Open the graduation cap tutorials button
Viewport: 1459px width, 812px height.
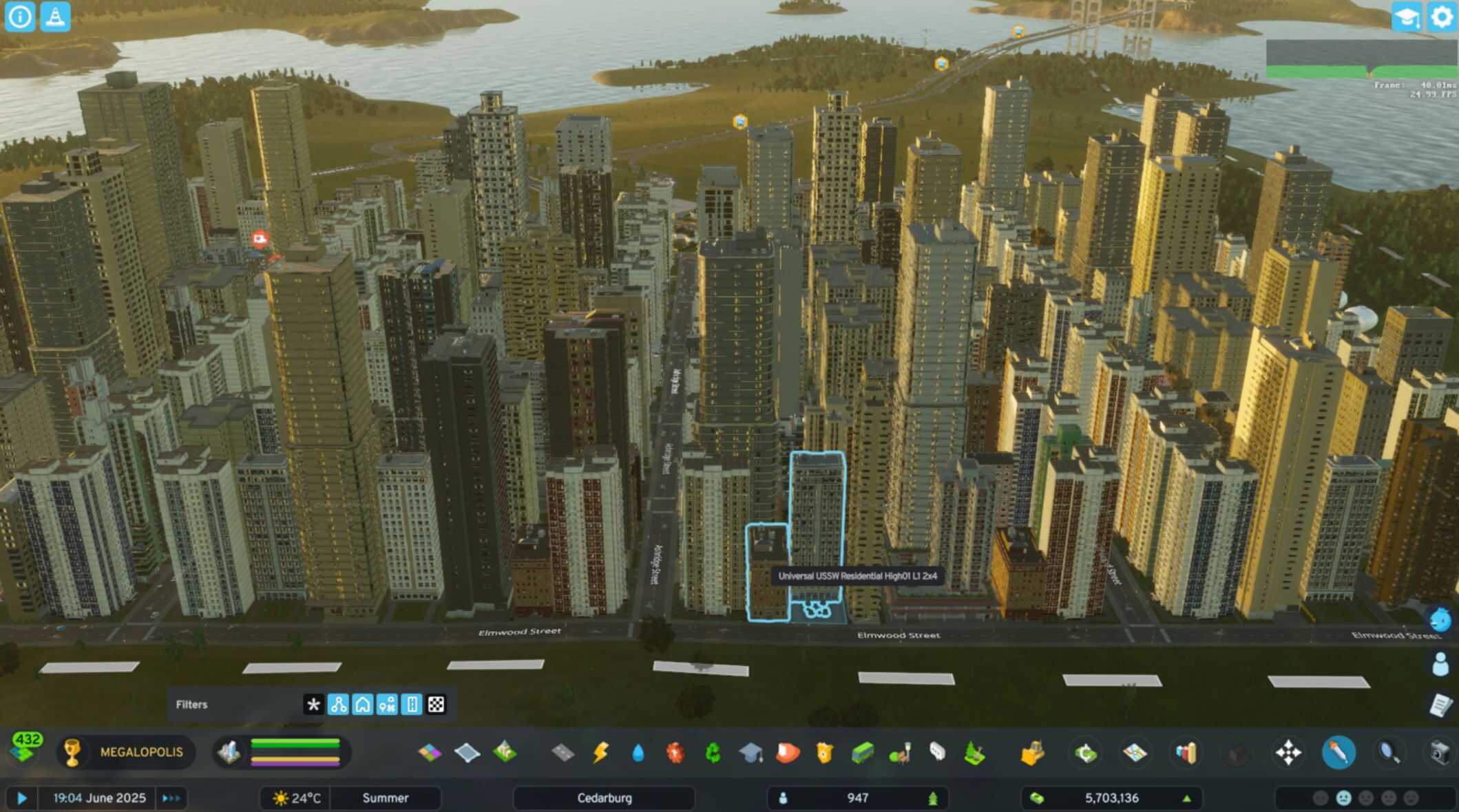(1405, 17)
